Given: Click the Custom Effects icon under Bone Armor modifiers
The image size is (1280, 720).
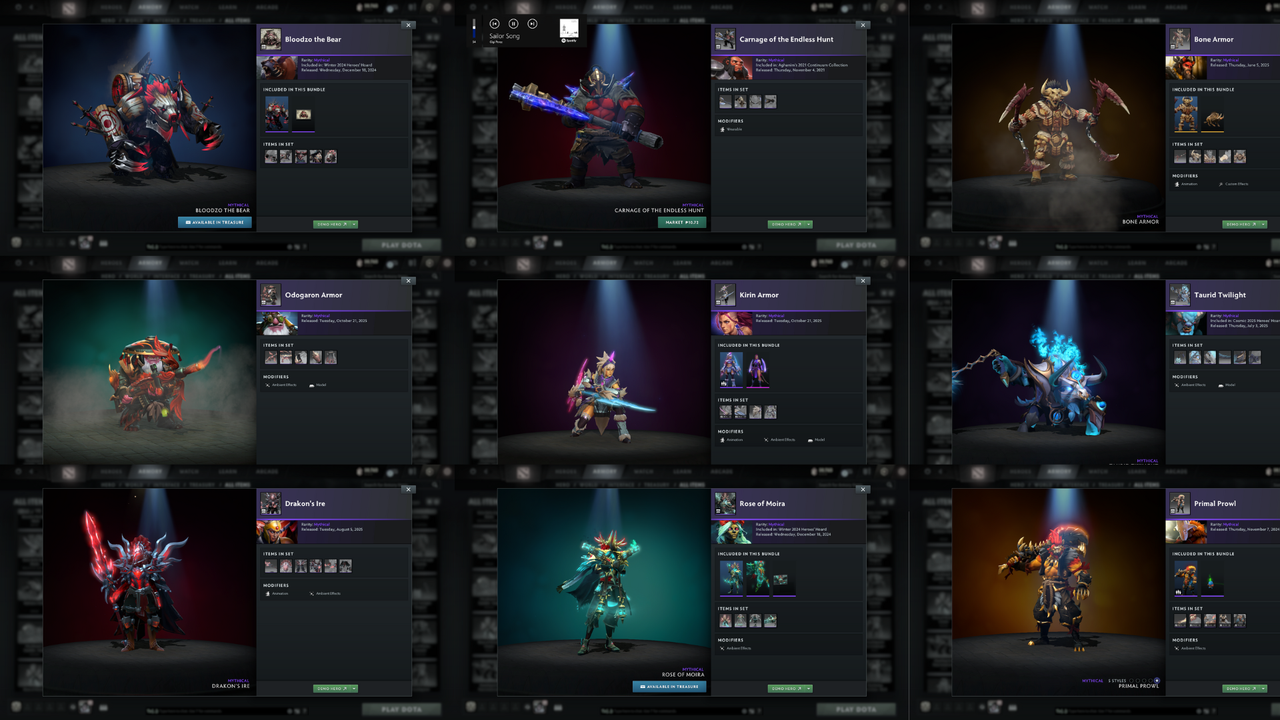Looking at the screenshot, I should coord(1221,184).
